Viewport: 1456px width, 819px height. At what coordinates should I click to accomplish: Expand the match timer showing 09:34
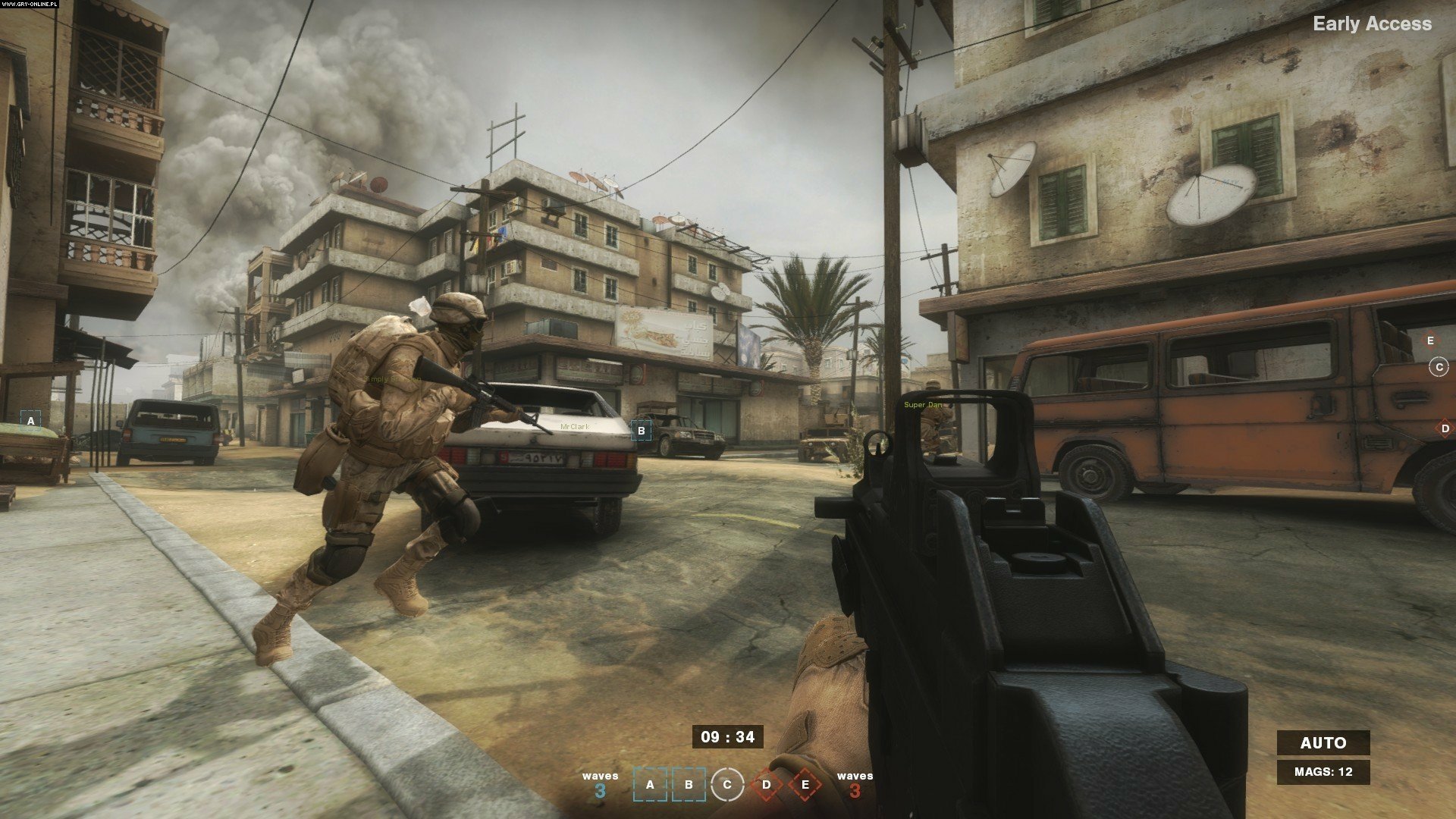click(x=730, y=737)
